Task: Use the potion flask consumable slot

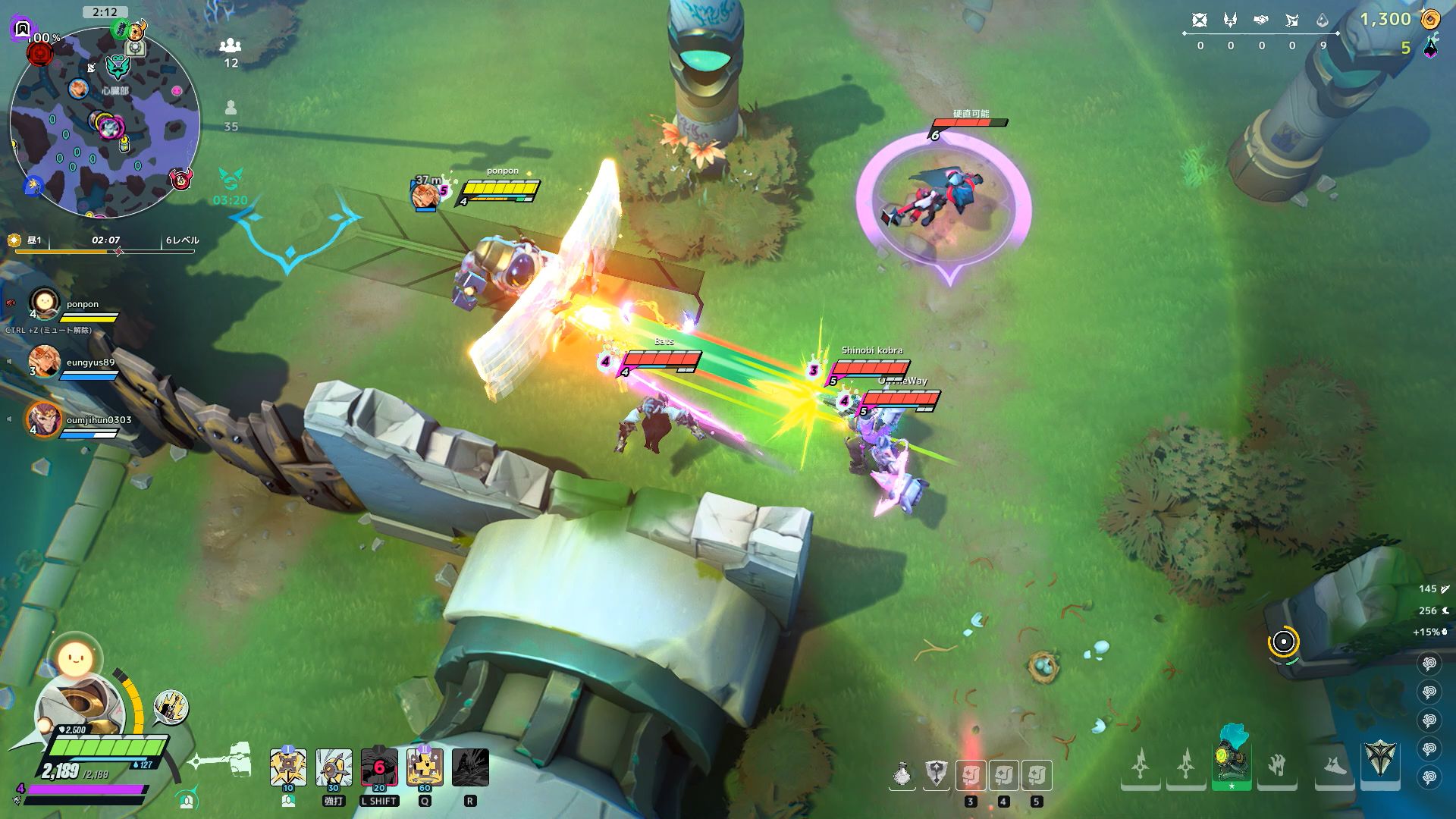Action: click(x=902, y=776)
